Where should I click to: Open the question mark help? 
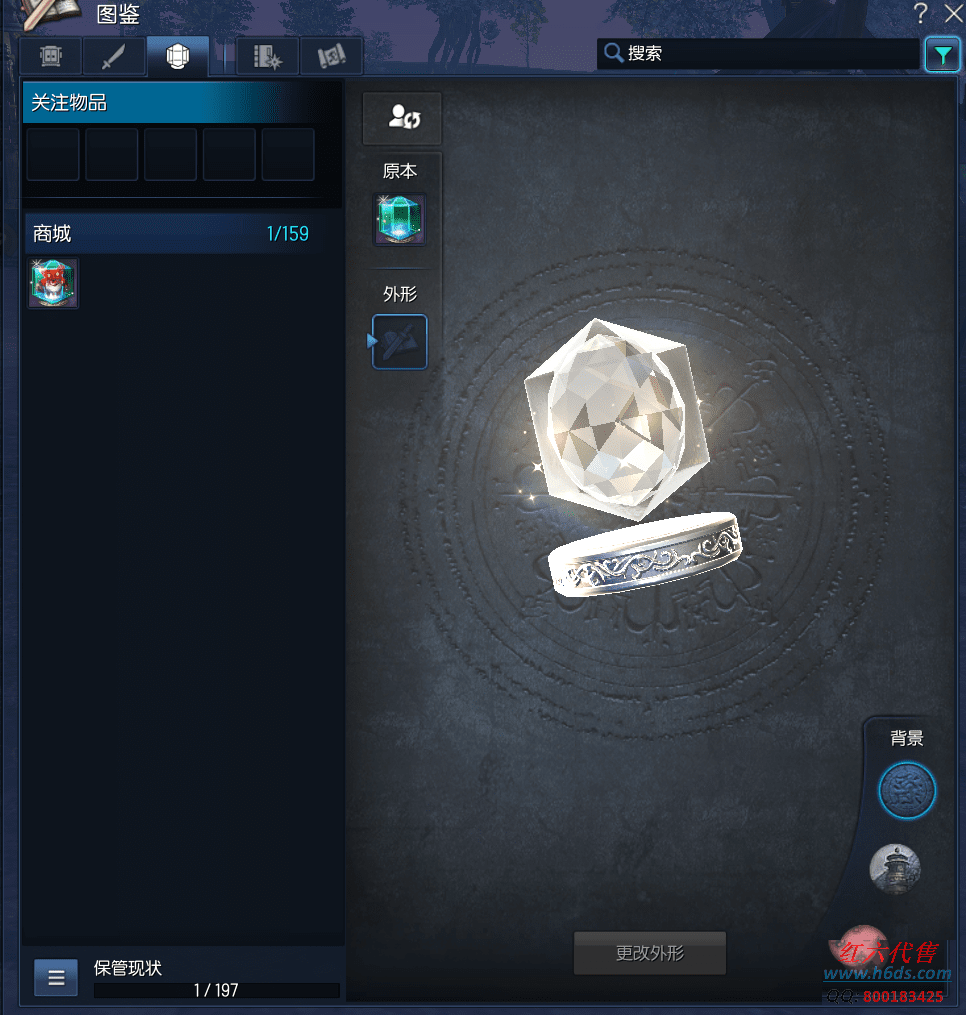click(920, 13)
